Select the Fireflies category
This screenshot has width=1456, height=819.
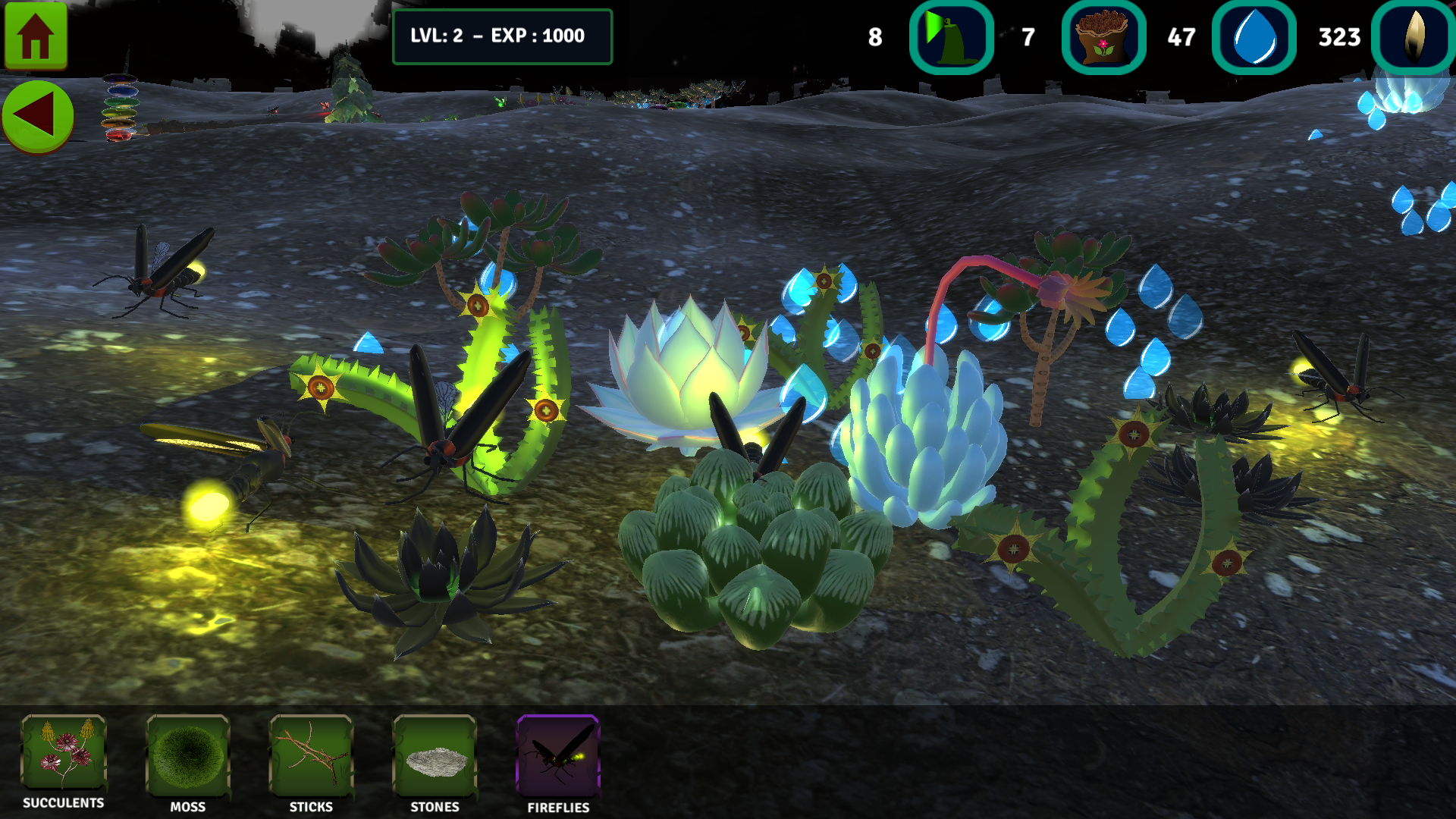click(x=558, y=756)
